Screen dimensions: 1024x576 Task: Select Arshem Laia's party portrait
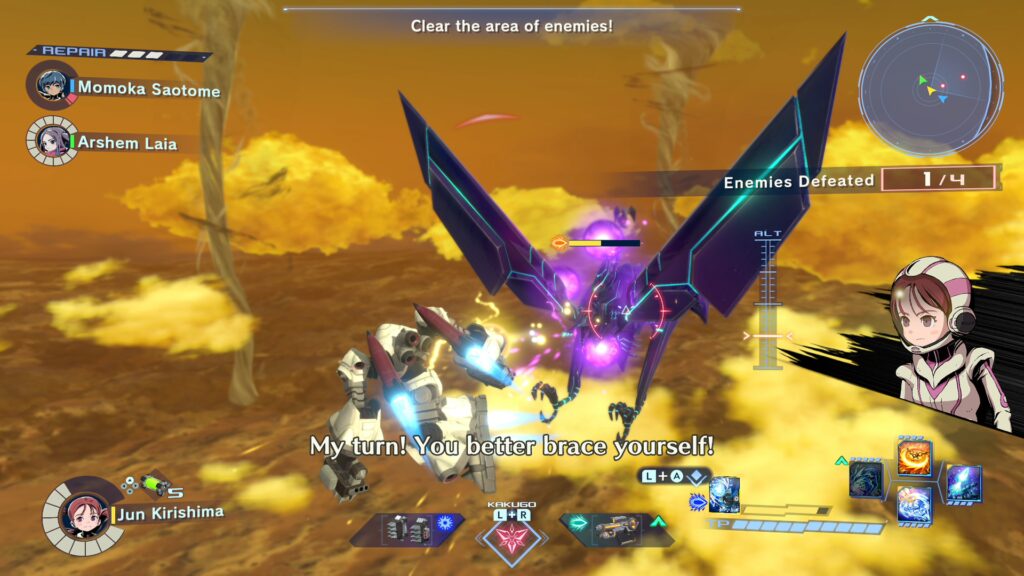[x=50, y=139]
